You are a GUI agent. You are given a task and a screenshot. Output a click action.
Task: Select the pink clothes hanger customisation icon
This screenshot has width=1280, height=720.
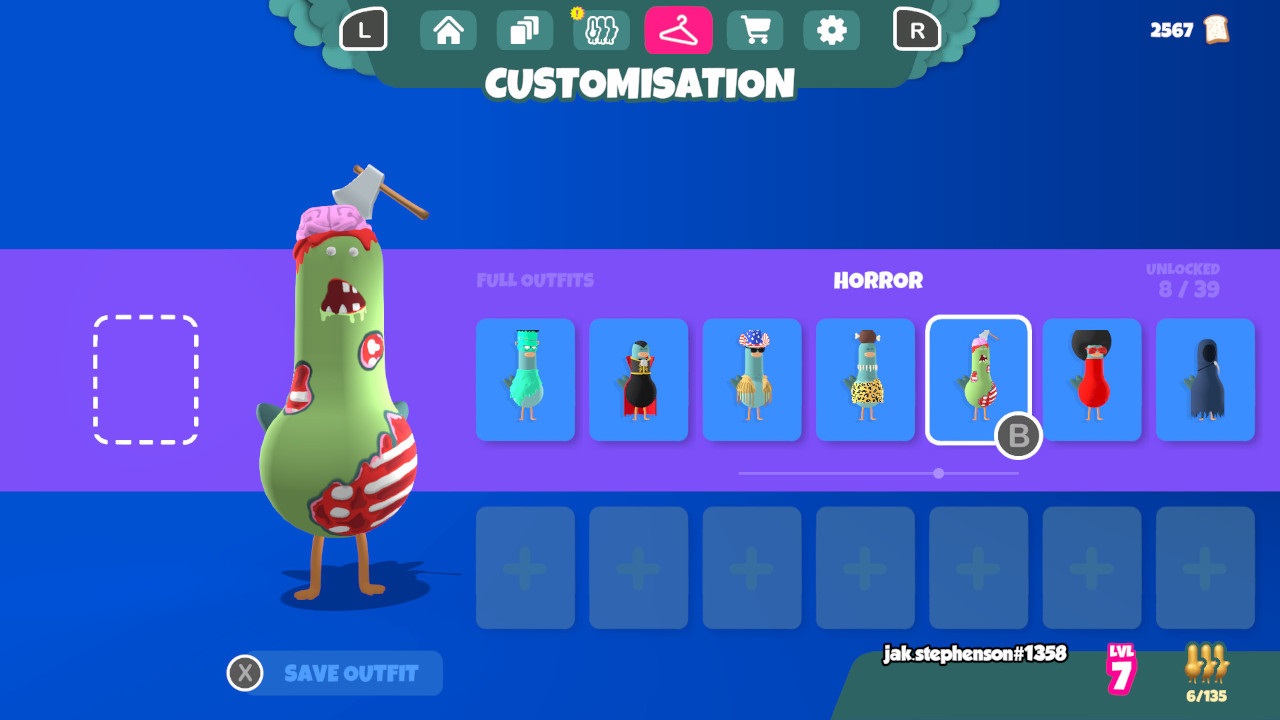678,30
